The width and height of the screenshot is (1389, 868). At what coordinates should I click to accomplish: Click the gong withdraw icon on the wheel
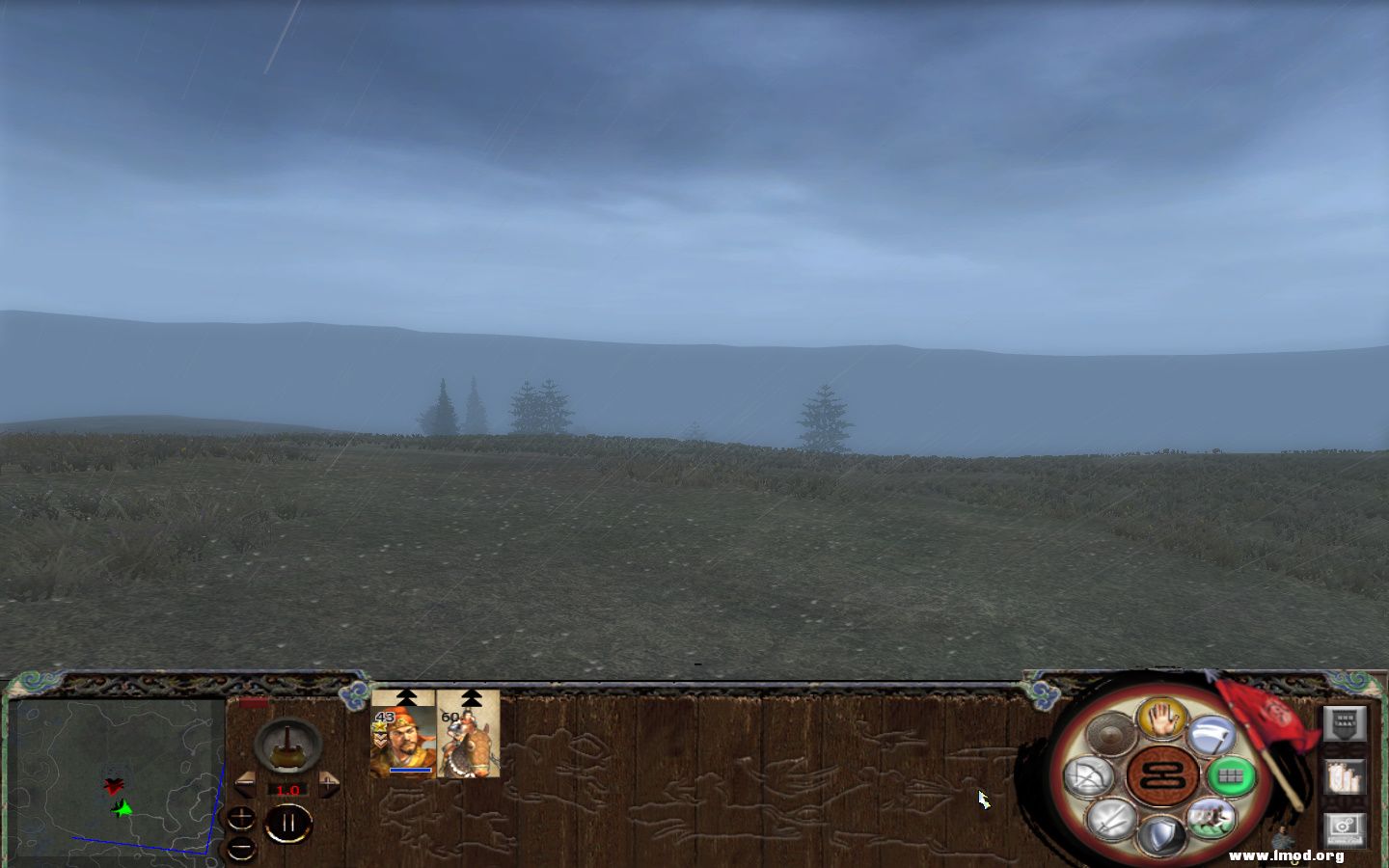tap(1110, 733)
